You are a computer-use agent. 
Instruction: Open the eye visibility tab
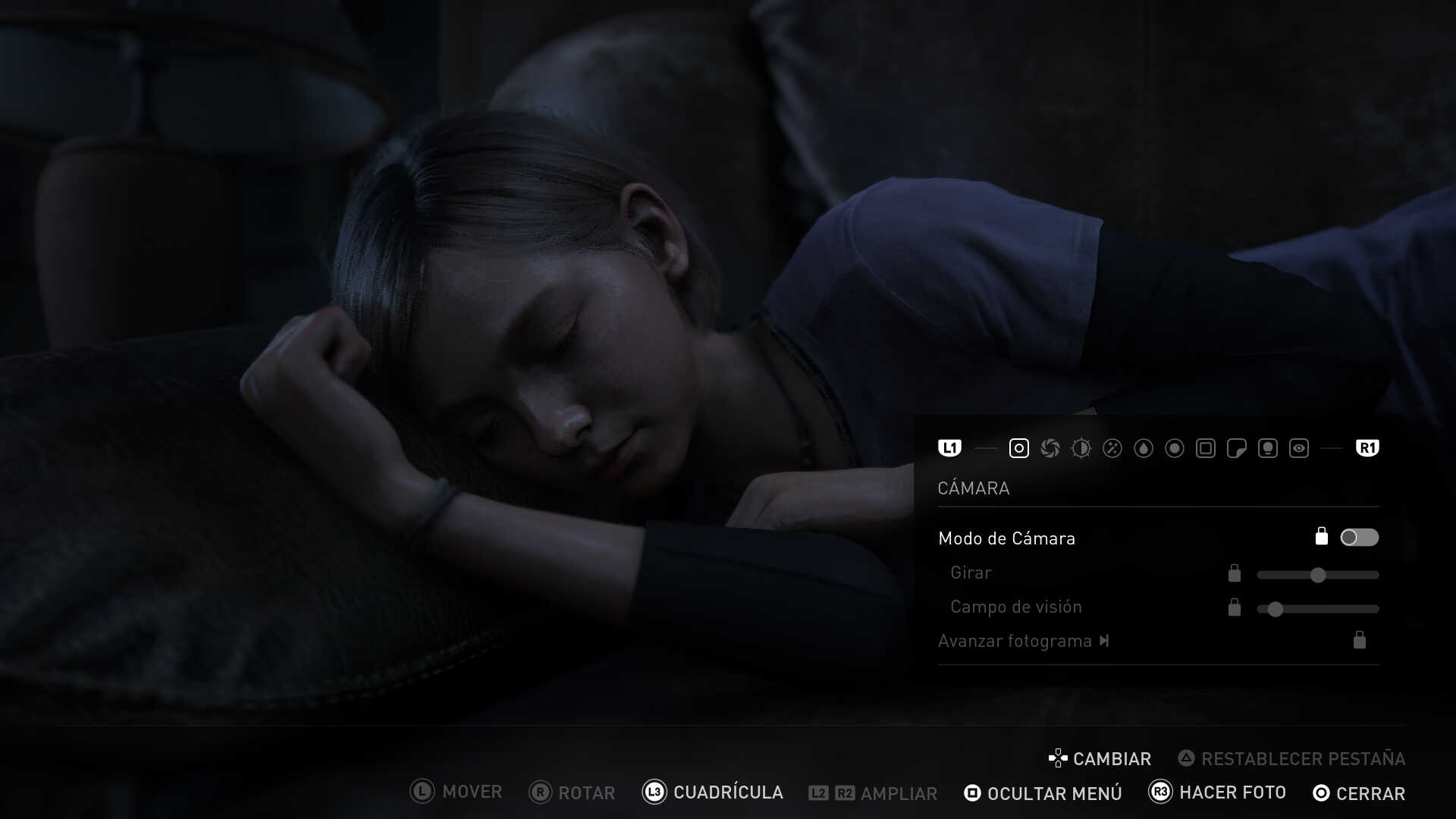(1298, 448)
